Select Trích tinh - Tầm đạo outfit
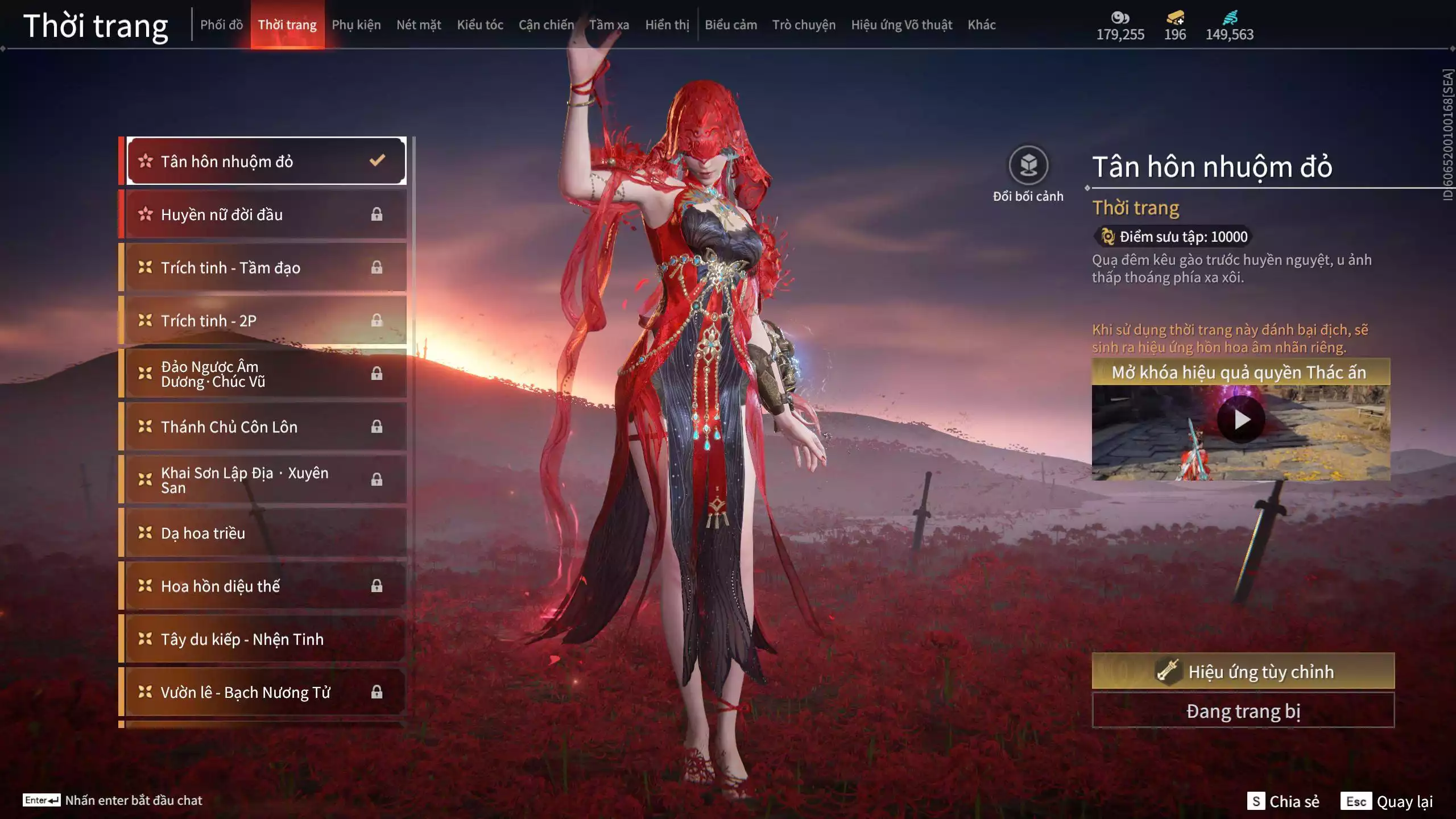Image resolution: width=1456 pixels, height=819 pixels. tap(265, 267)
